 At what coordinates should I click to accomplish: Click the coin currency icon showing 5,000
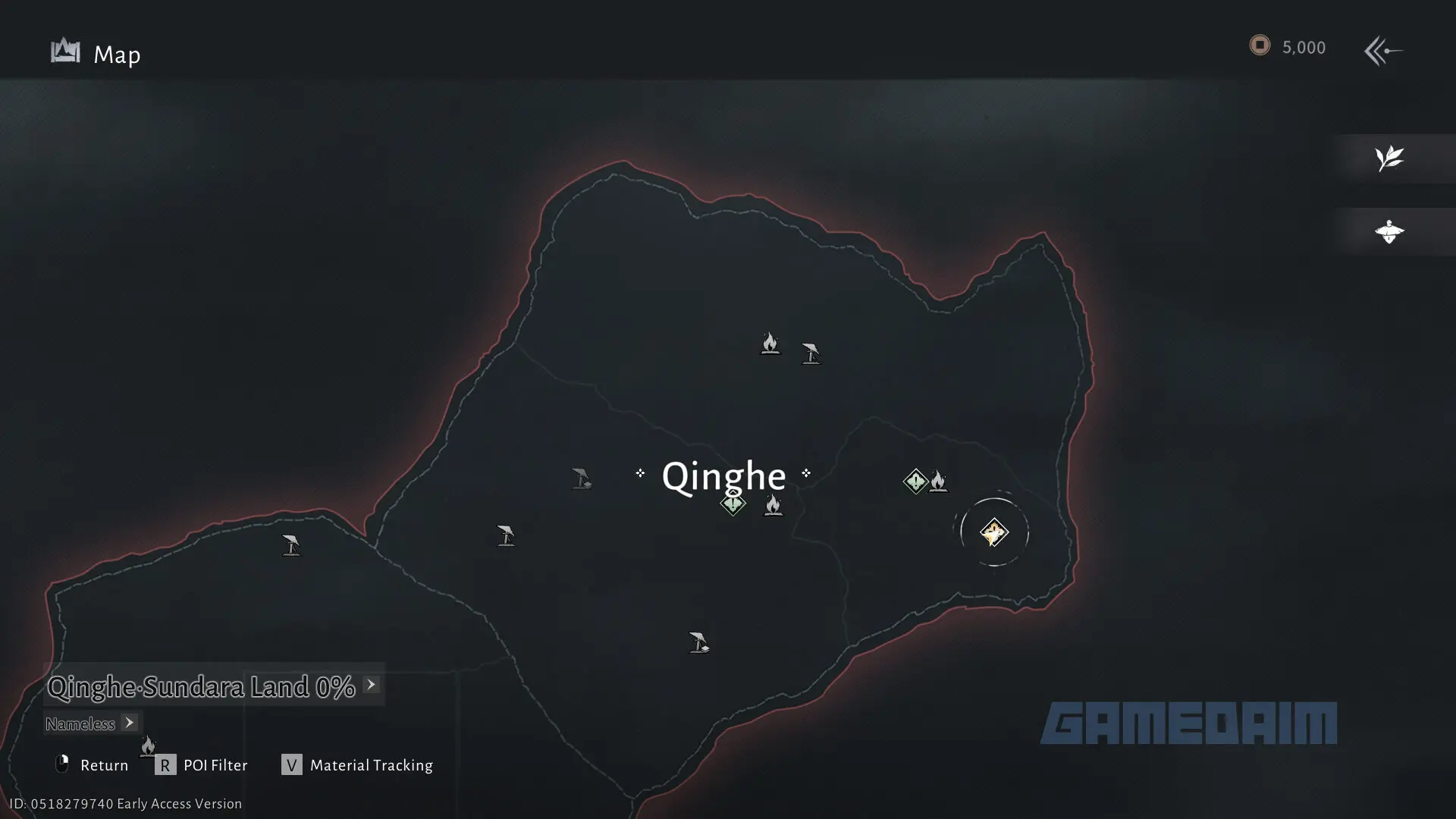pyautogui.click(x=1260, y=45)
